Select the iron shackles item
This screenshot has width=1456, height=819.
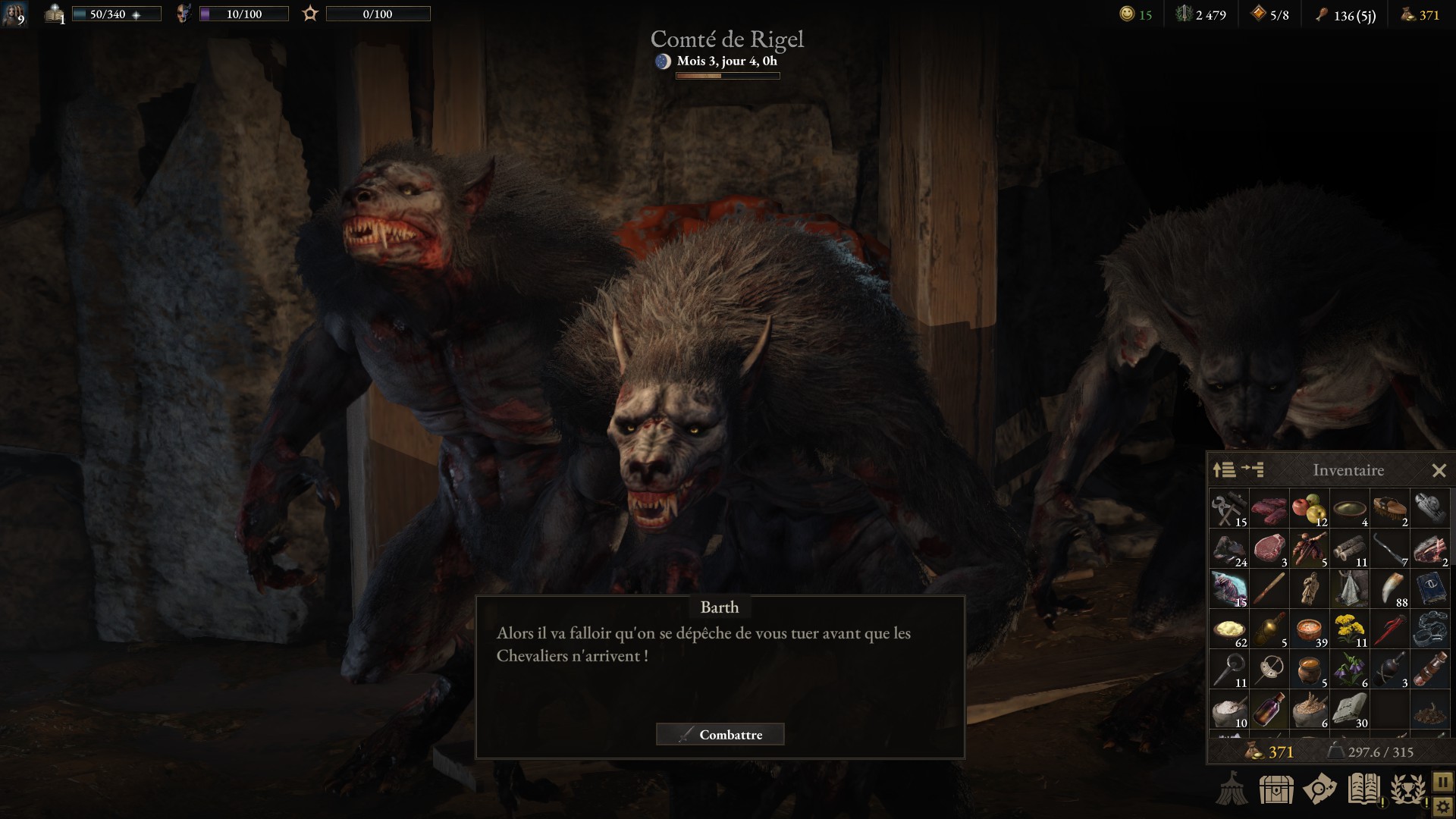click(1429, 629)
